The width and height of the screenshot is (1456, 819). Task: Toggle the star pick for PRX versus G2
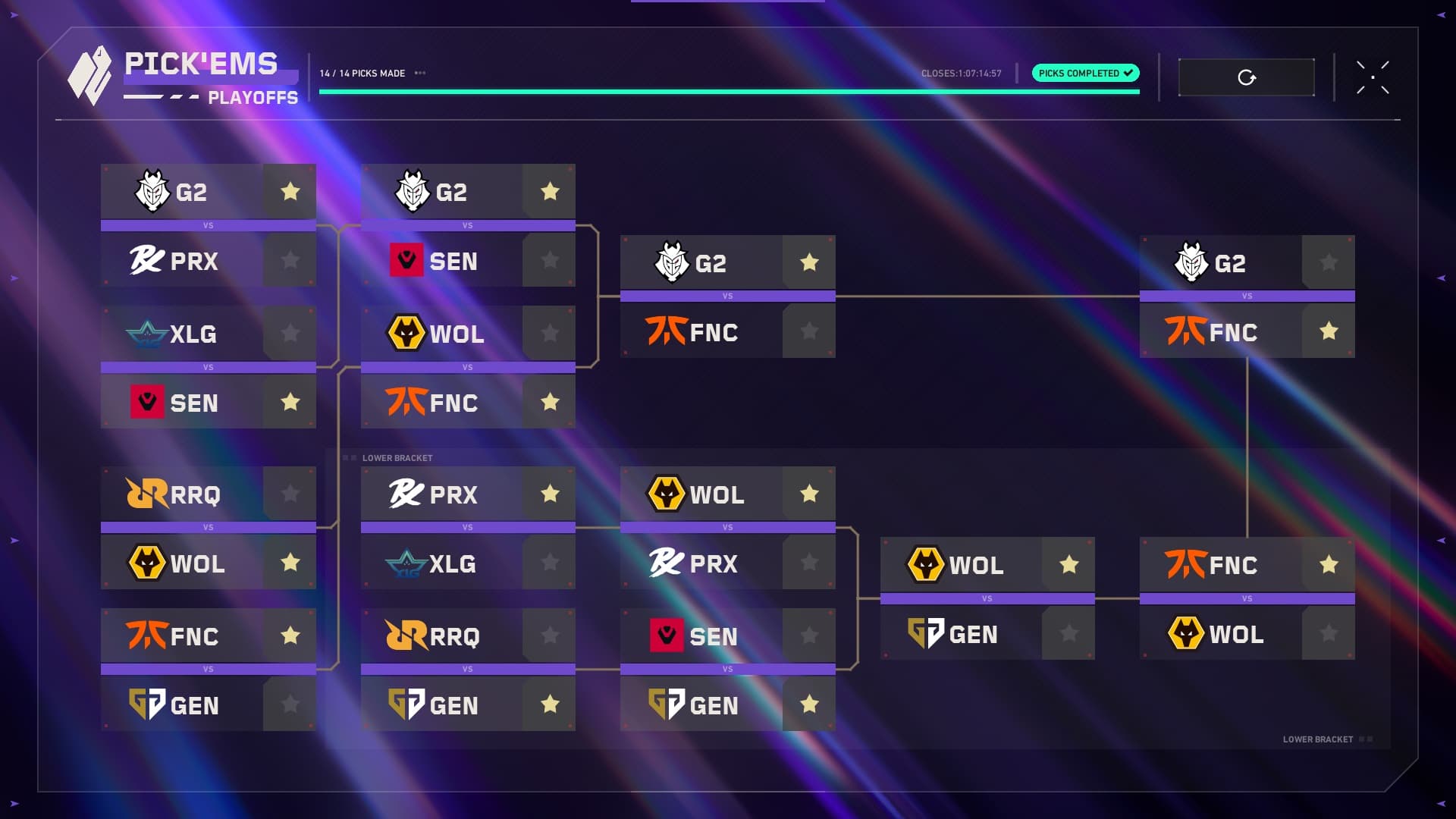[x=290, y=260]
